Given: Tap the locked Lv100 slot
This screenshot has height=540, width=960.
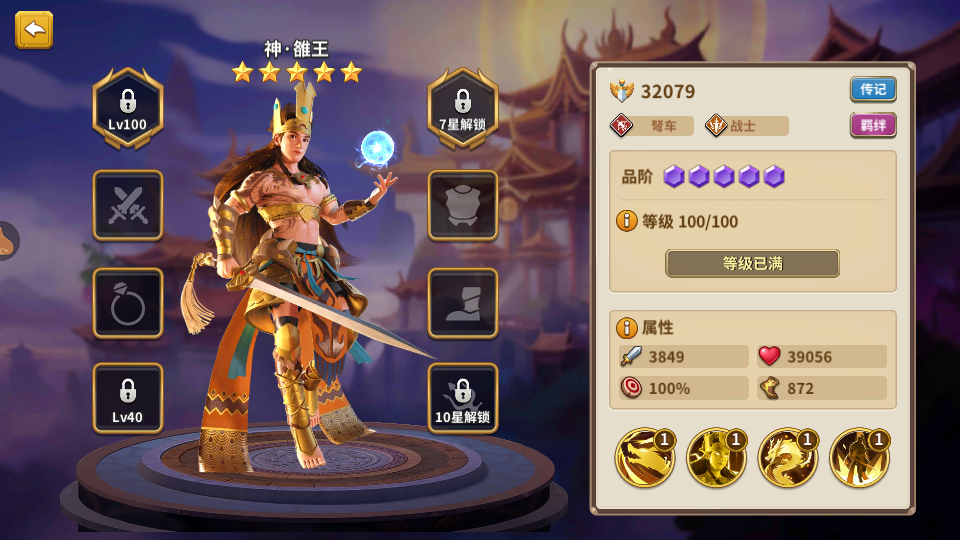Looking at the screenshot, I should pyautogui.click(x=128, y=108).
